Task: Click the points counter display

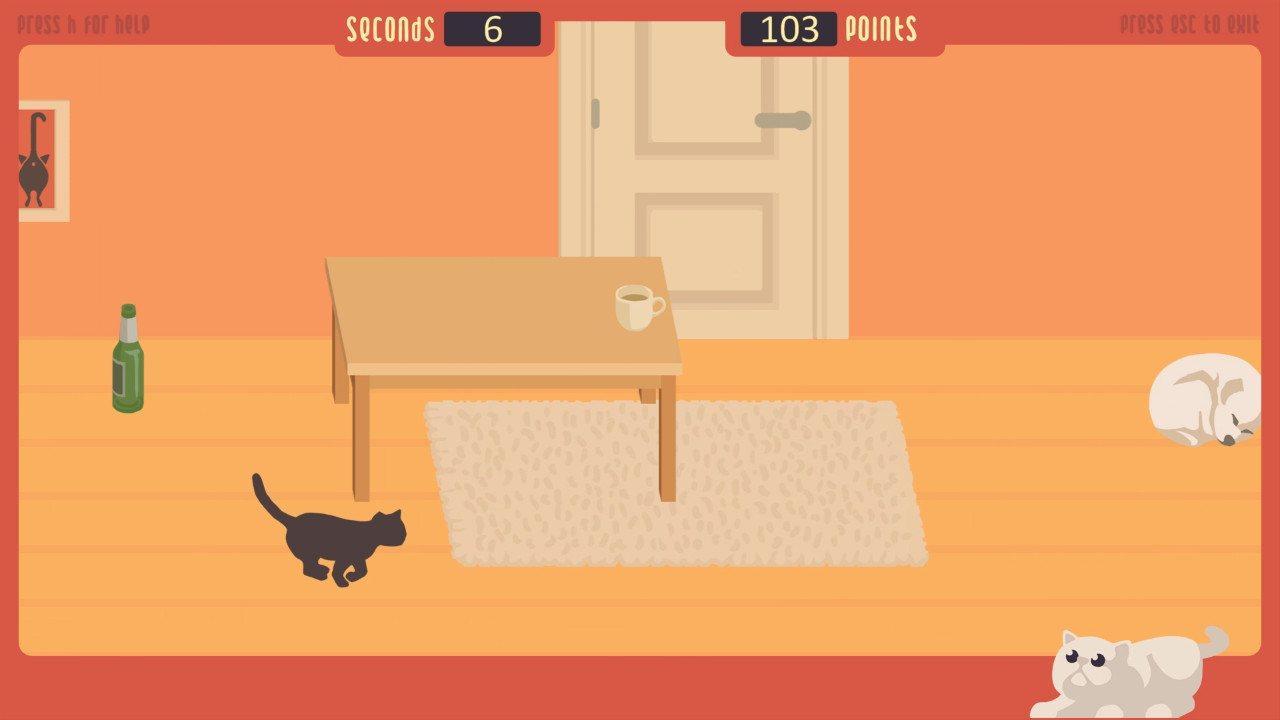Action: point(790,28)
